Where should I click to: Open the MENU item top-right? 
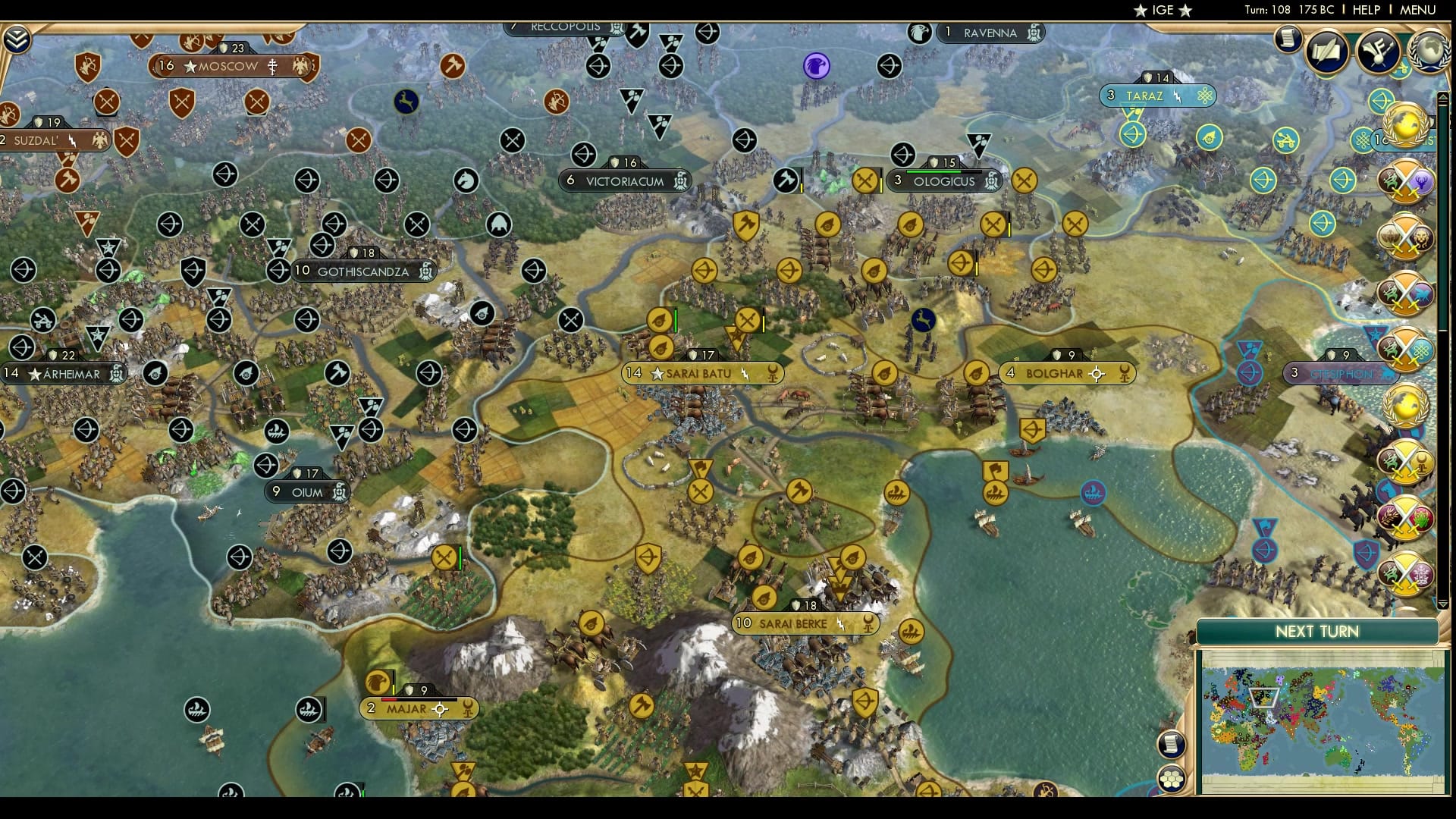point(1418,10)
